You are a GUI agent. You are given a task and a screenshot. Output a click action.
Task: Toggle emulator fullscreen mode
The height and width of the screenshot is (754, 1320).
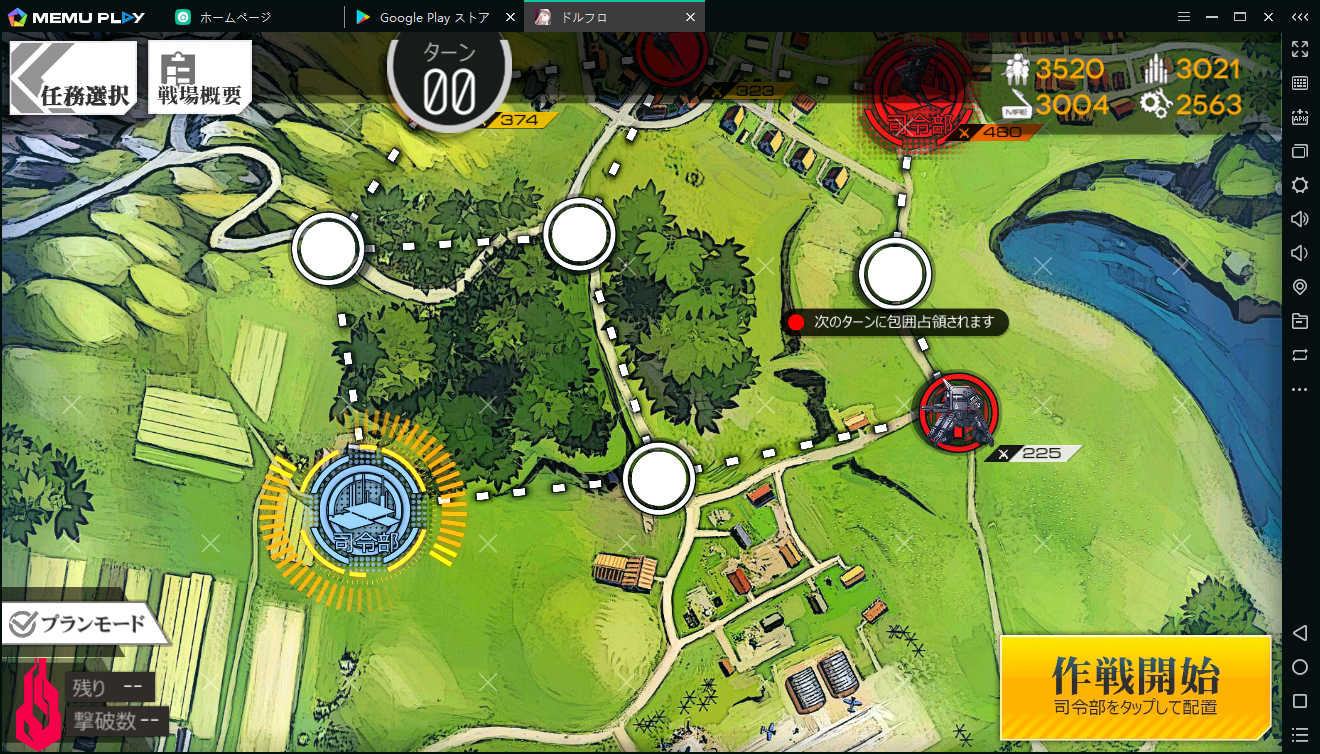1300,49
